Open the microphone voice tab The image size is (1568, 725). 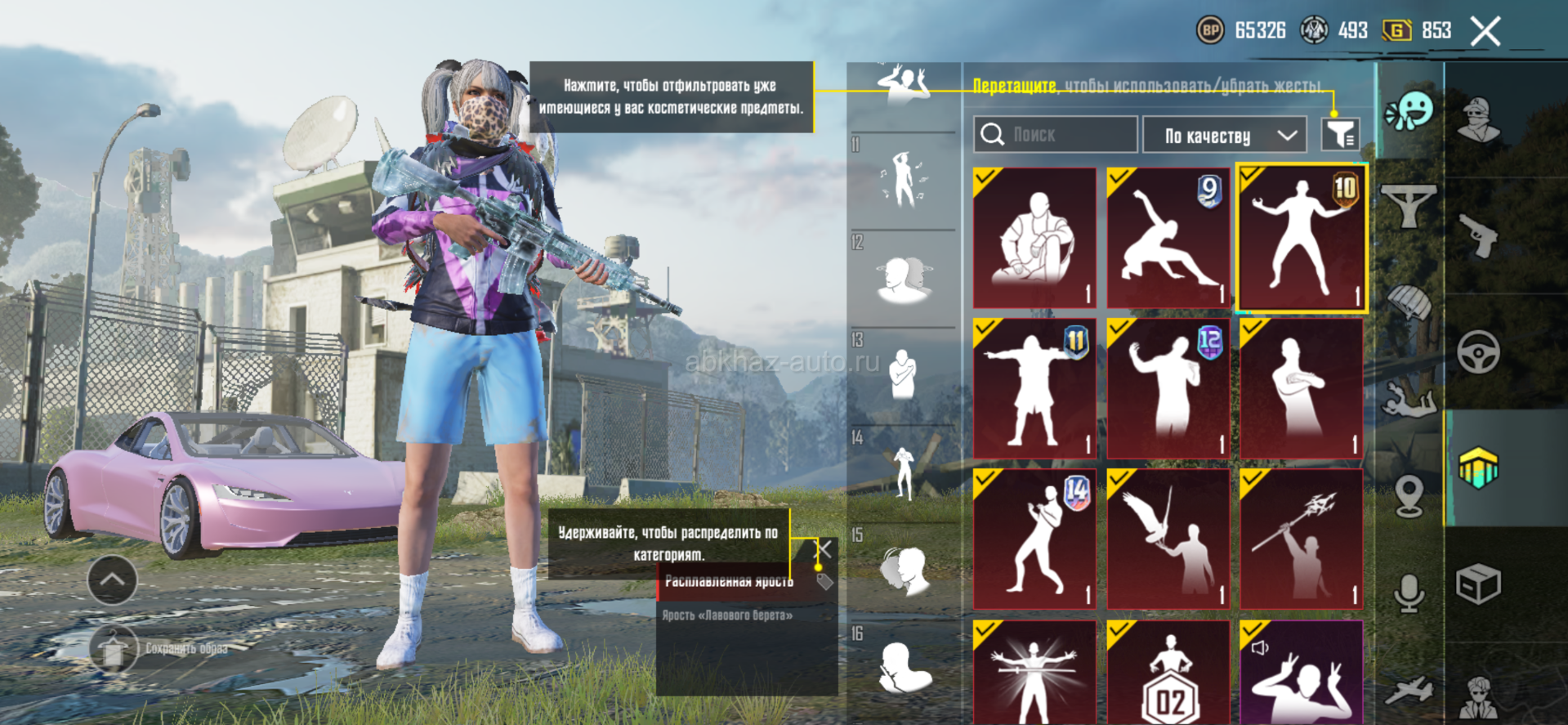(x=1409, y=593)
